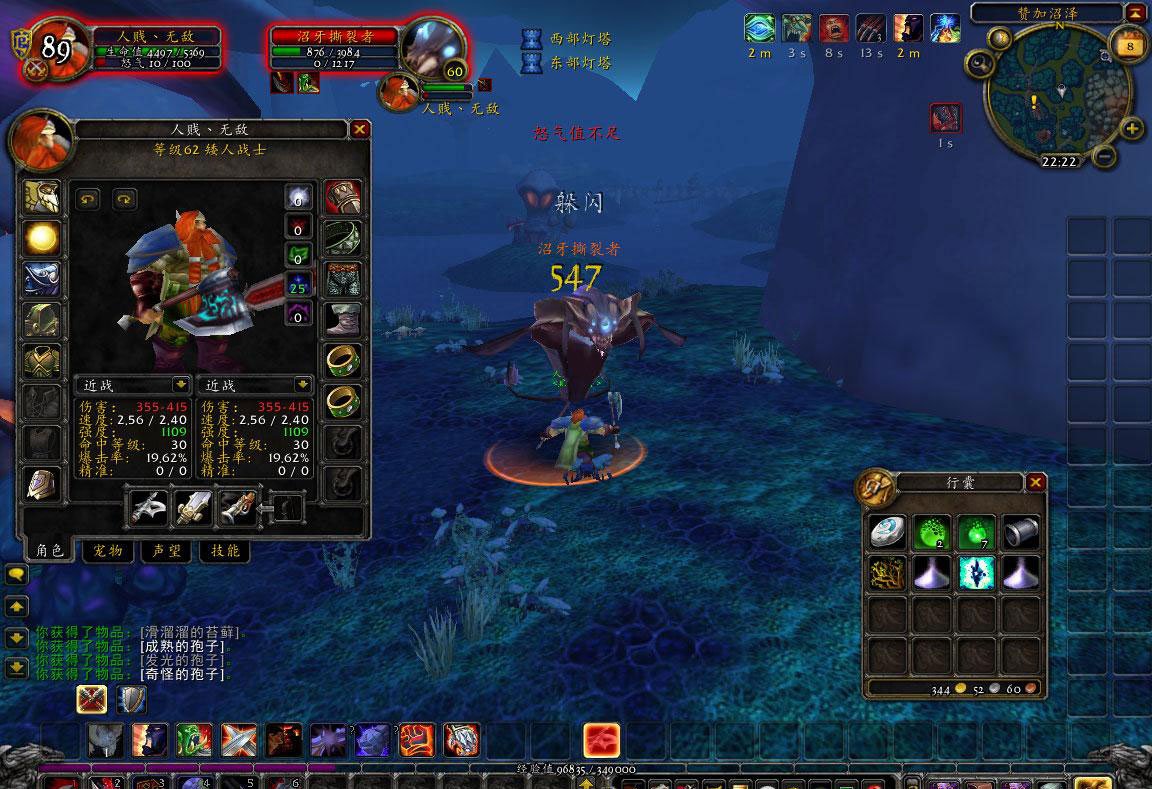Open the left 近战 stats dropdown

coord(181,384)
